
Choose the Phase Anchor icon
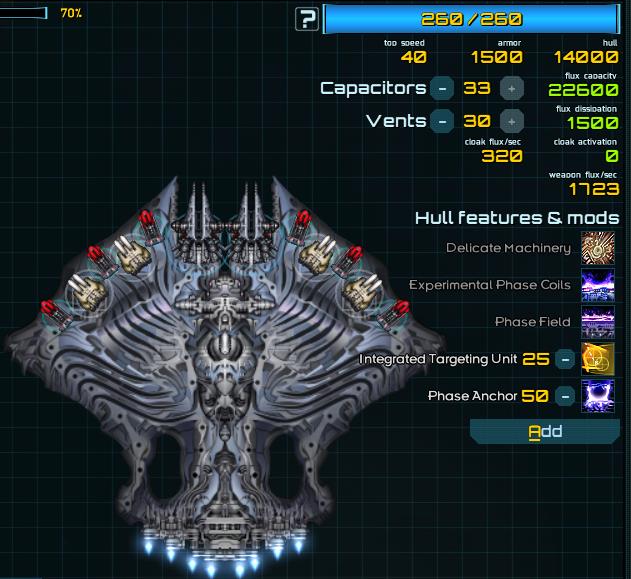click(x=598, y=395)
